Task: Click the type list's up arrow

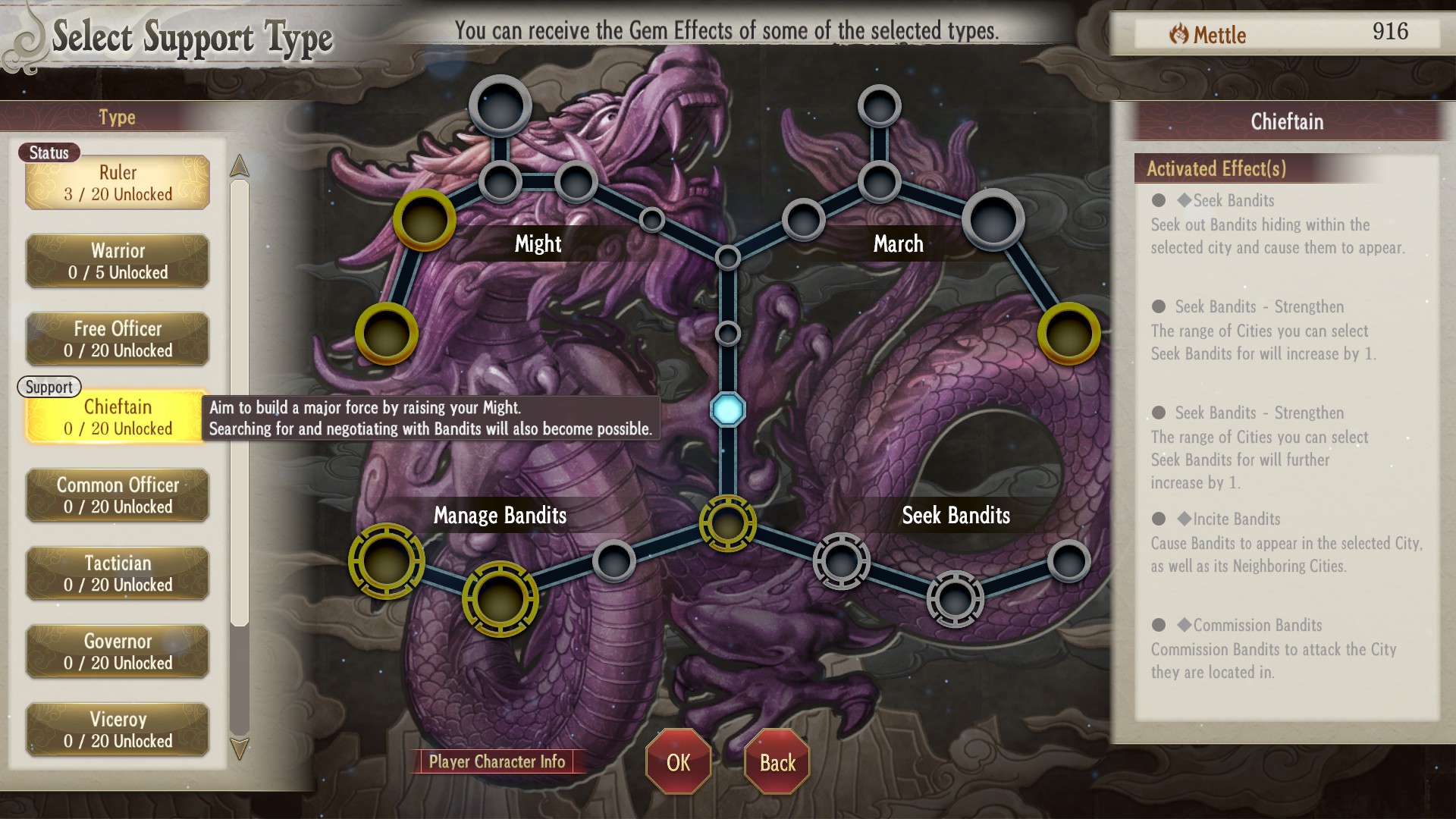Action: pyautogui.click(x=240, y=165)
